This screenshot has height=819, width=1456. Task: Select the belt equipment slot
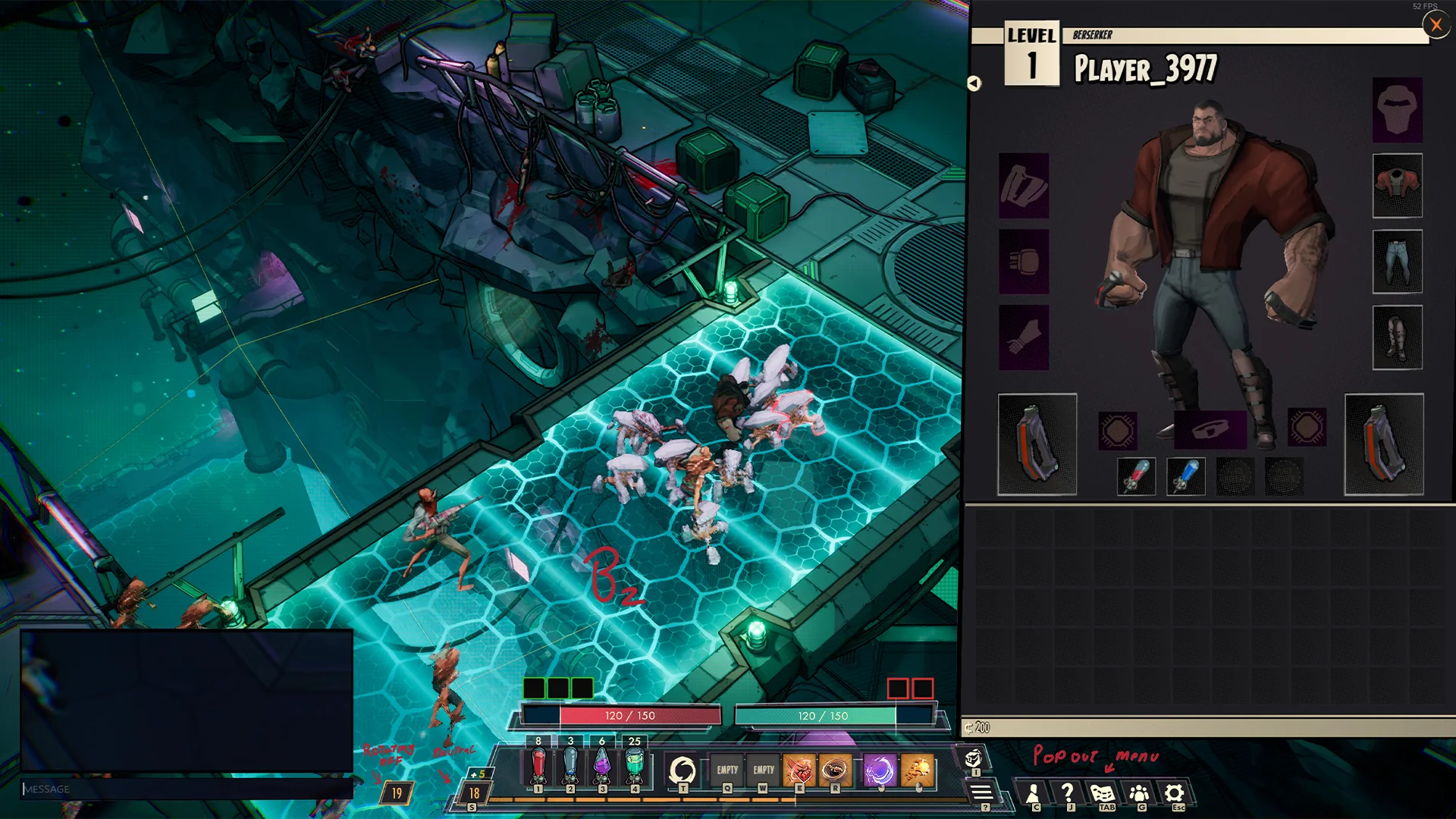click(x=1210, y=431)
